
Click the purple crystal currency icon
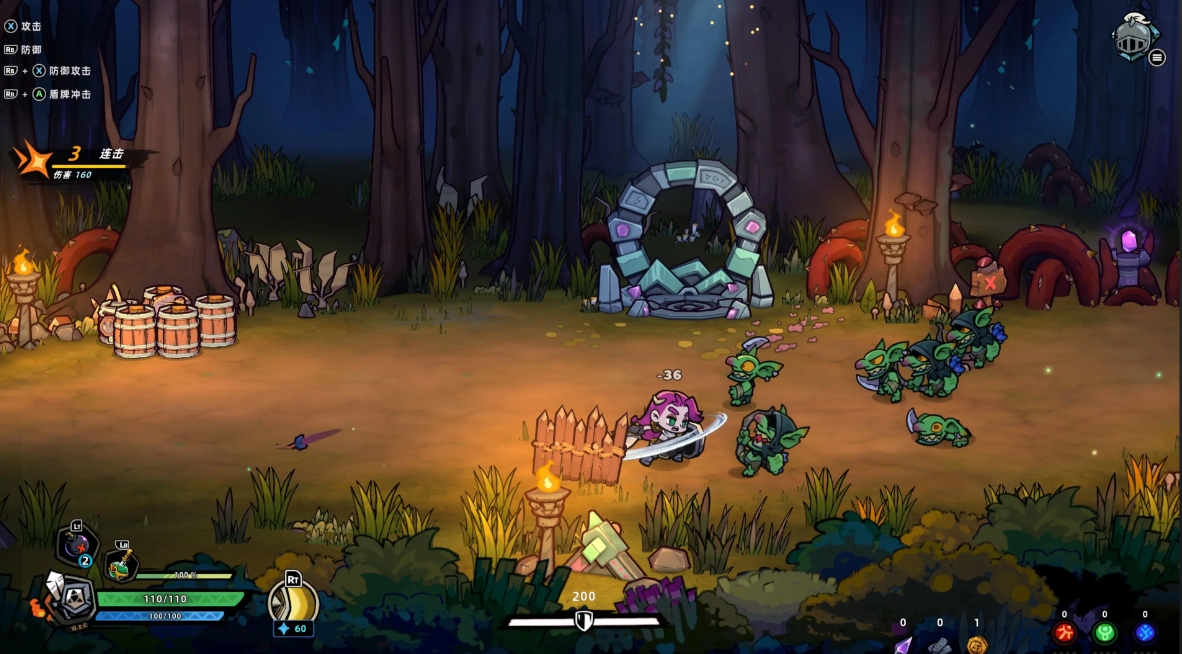pos(903,644)
